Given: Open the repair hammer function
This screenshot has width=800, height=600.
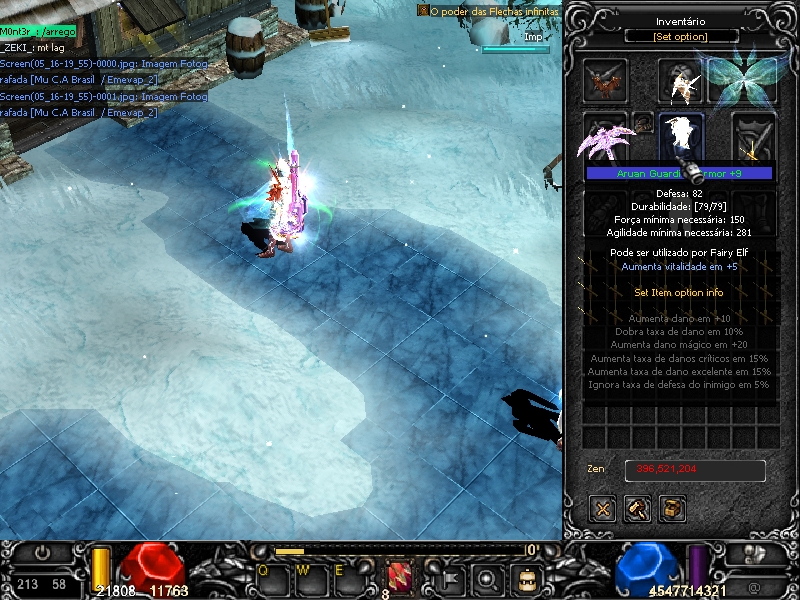Looking at the screenshot, I should click(638, 508).
